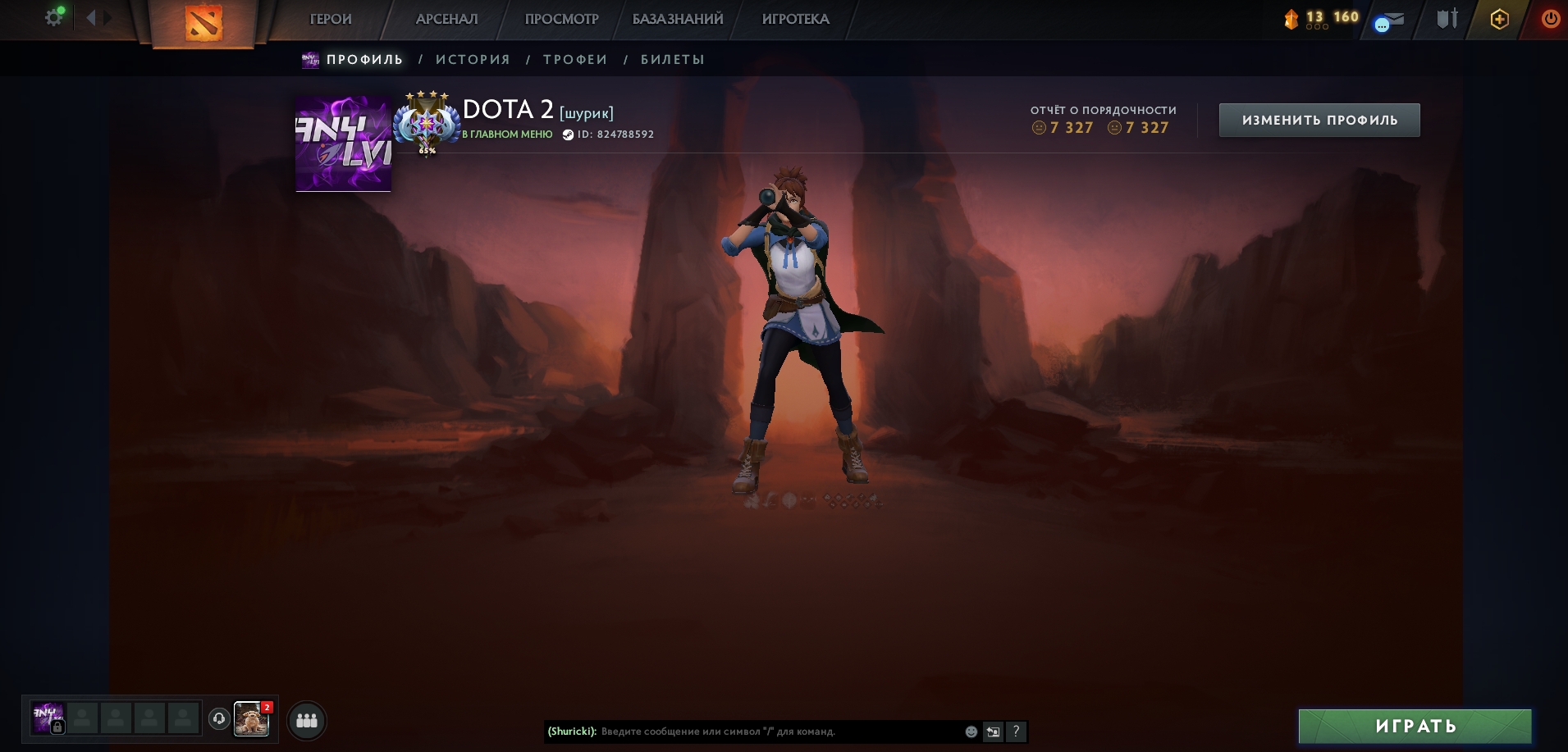Quit the game with the red power icon

tap(1550, 19)
